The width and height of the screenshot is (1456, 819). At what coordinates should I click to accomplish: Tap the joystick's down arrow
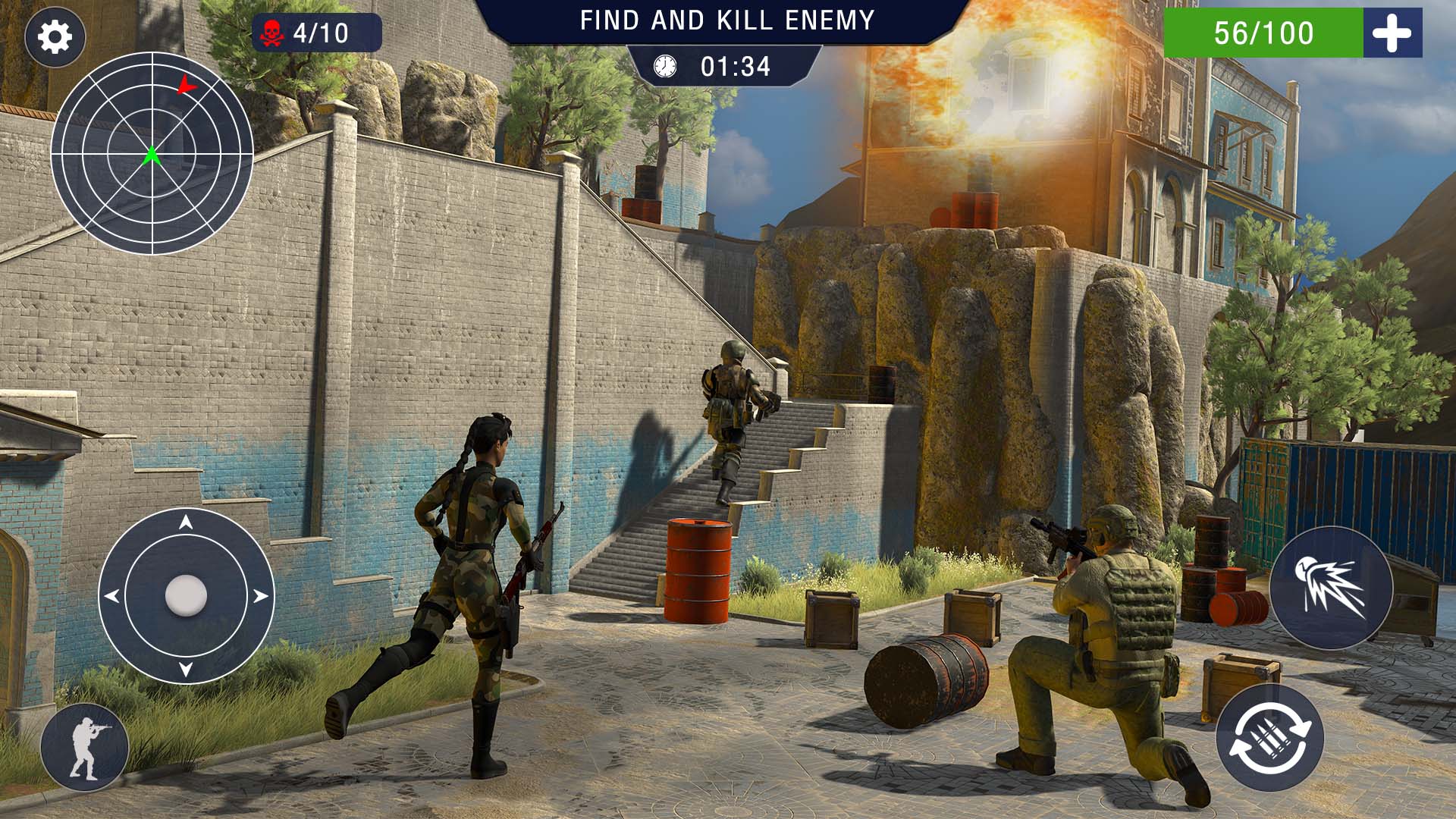(x=186, y=670)
